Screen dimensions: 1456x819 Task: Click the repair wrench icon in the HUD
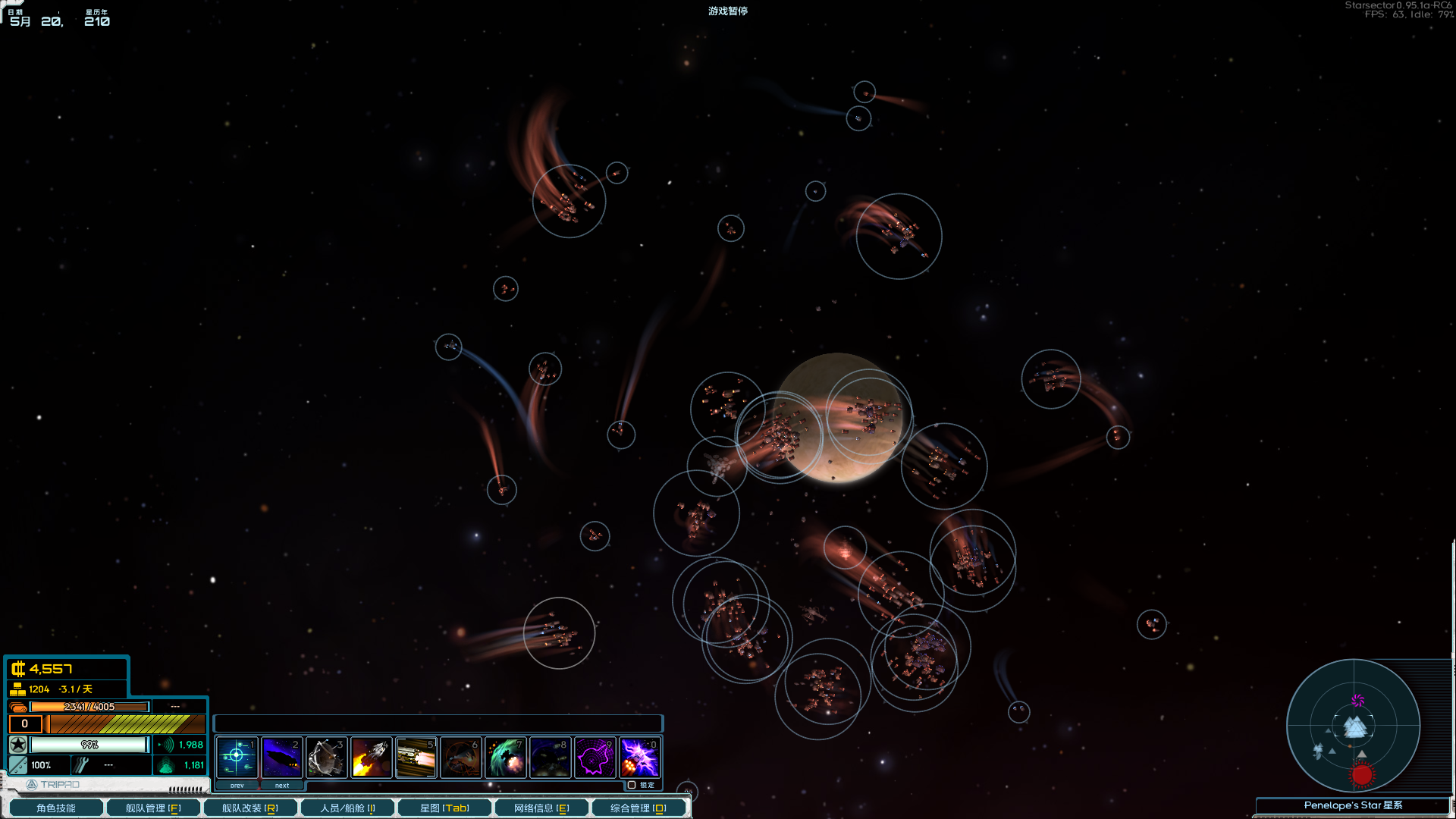80,765
